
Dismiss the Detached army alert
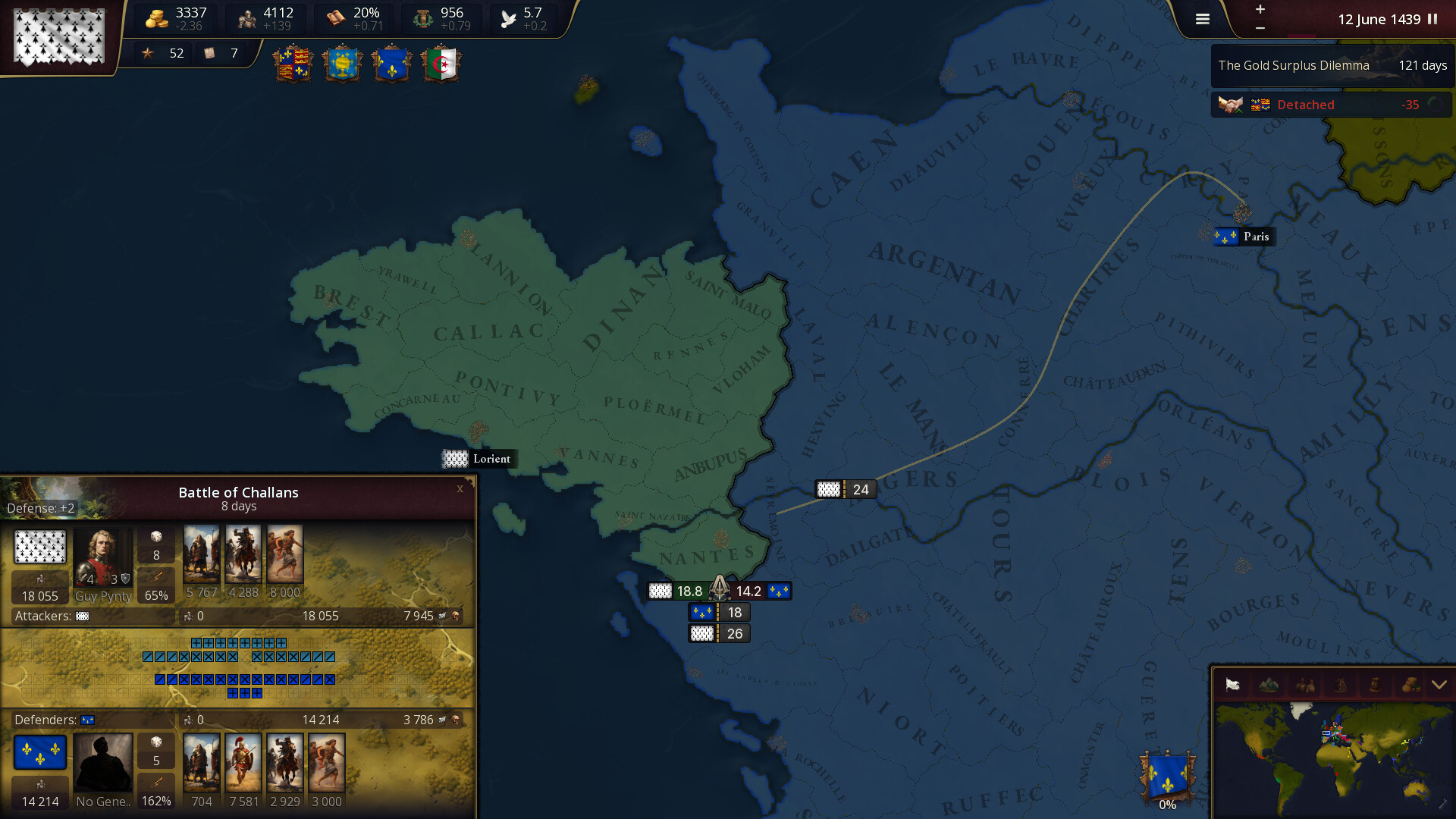(x=1332, y=105)
